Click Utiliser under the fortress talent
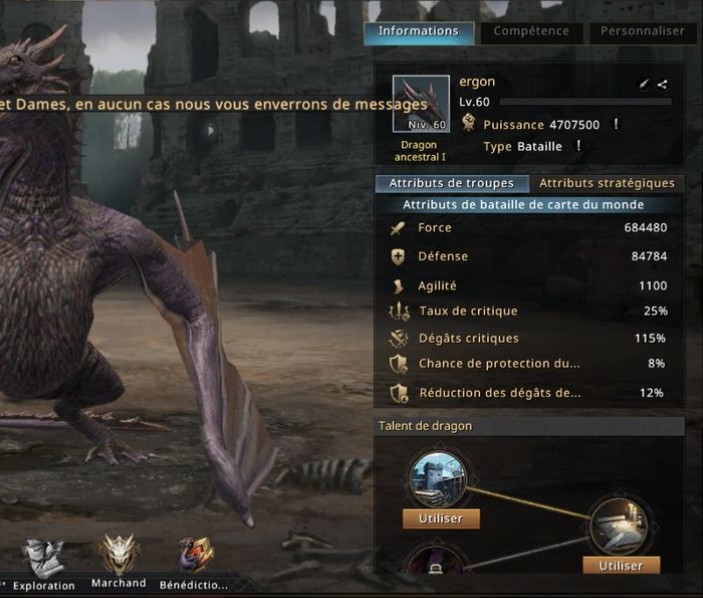The width and height of the screenshot is (703, 598). click(x=441, y=518)
